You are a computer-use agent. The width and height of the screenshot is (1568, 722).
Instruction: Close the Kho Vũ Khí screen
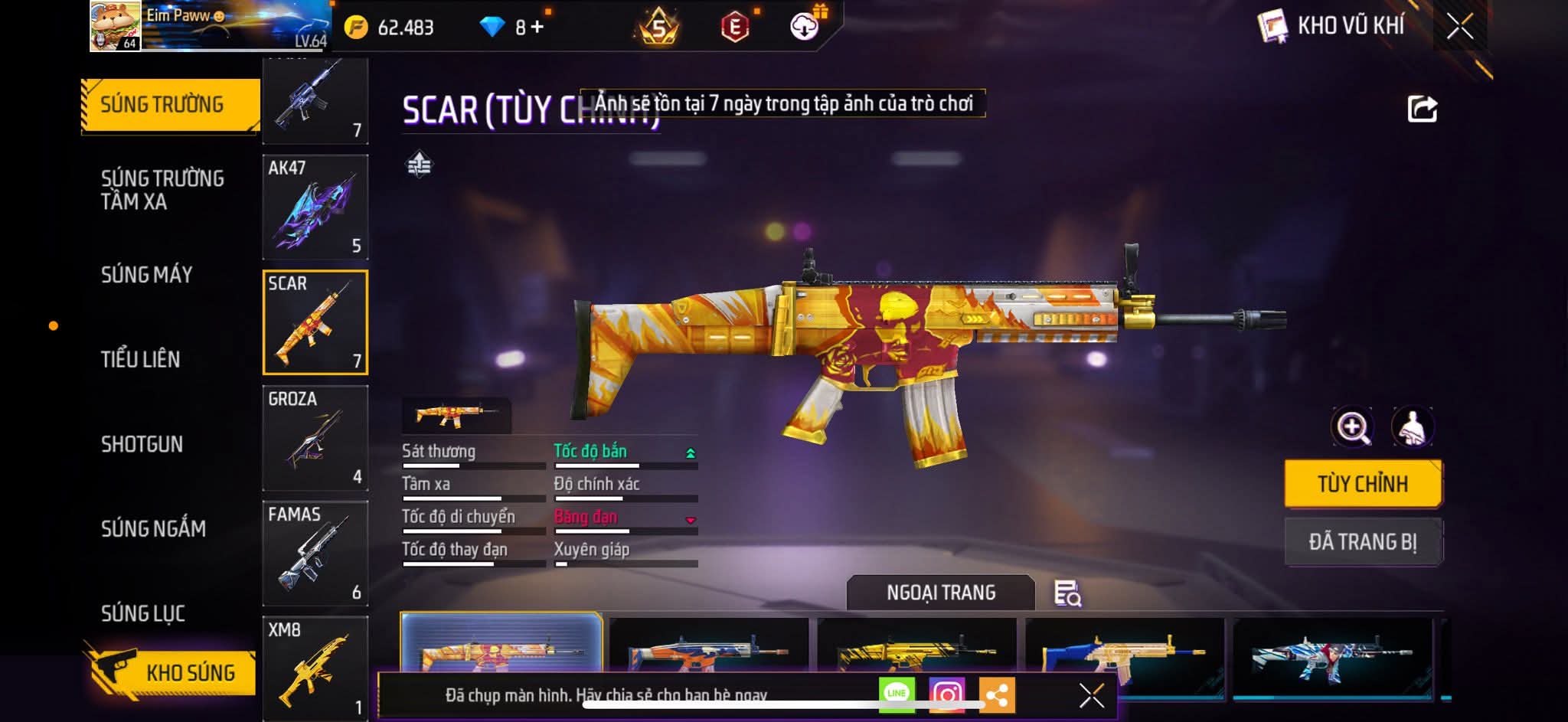tap(1460, 27)
